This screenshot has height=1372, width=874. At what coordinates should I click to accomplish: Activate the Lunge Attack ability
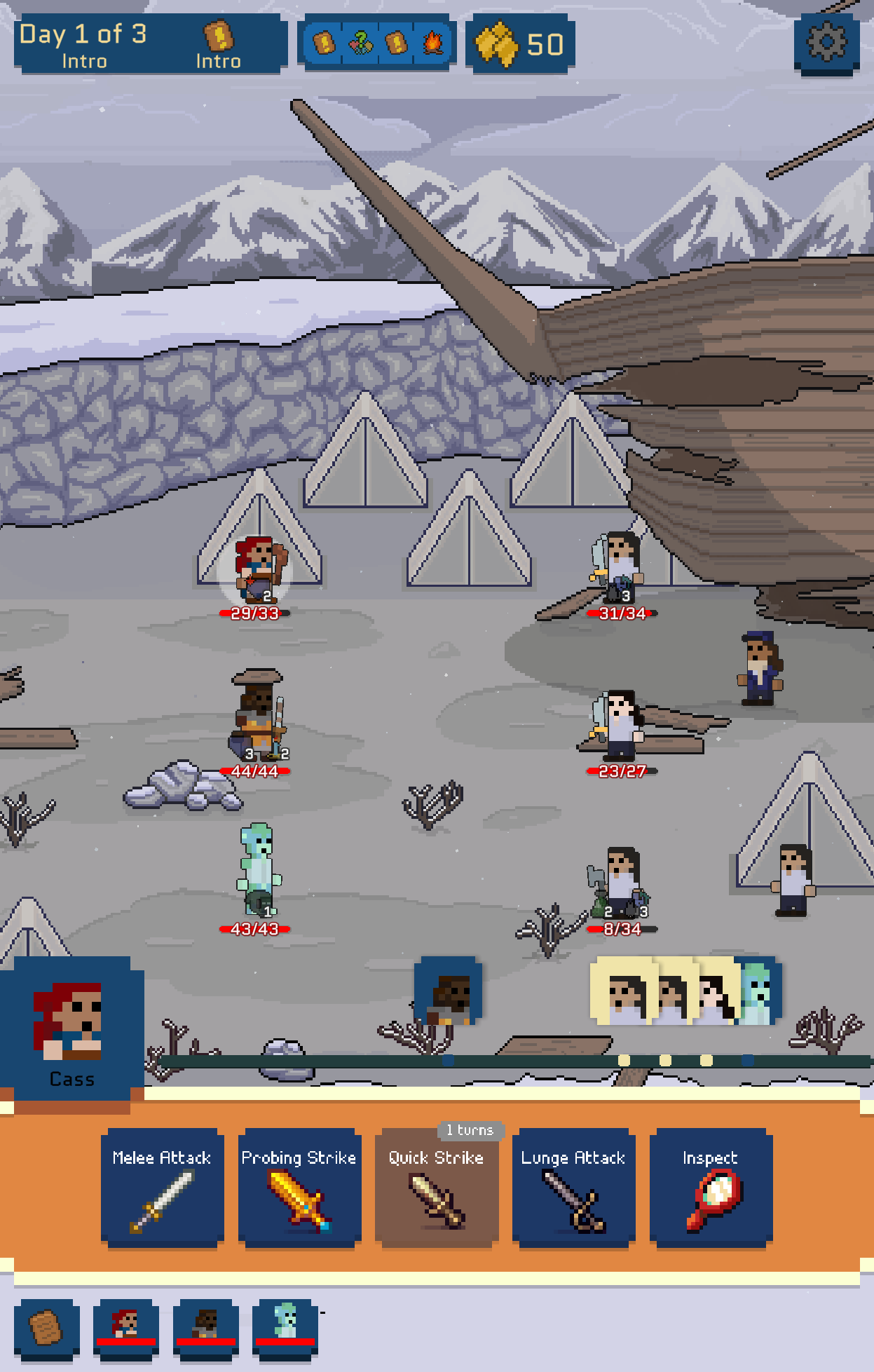click(573, 1188)
